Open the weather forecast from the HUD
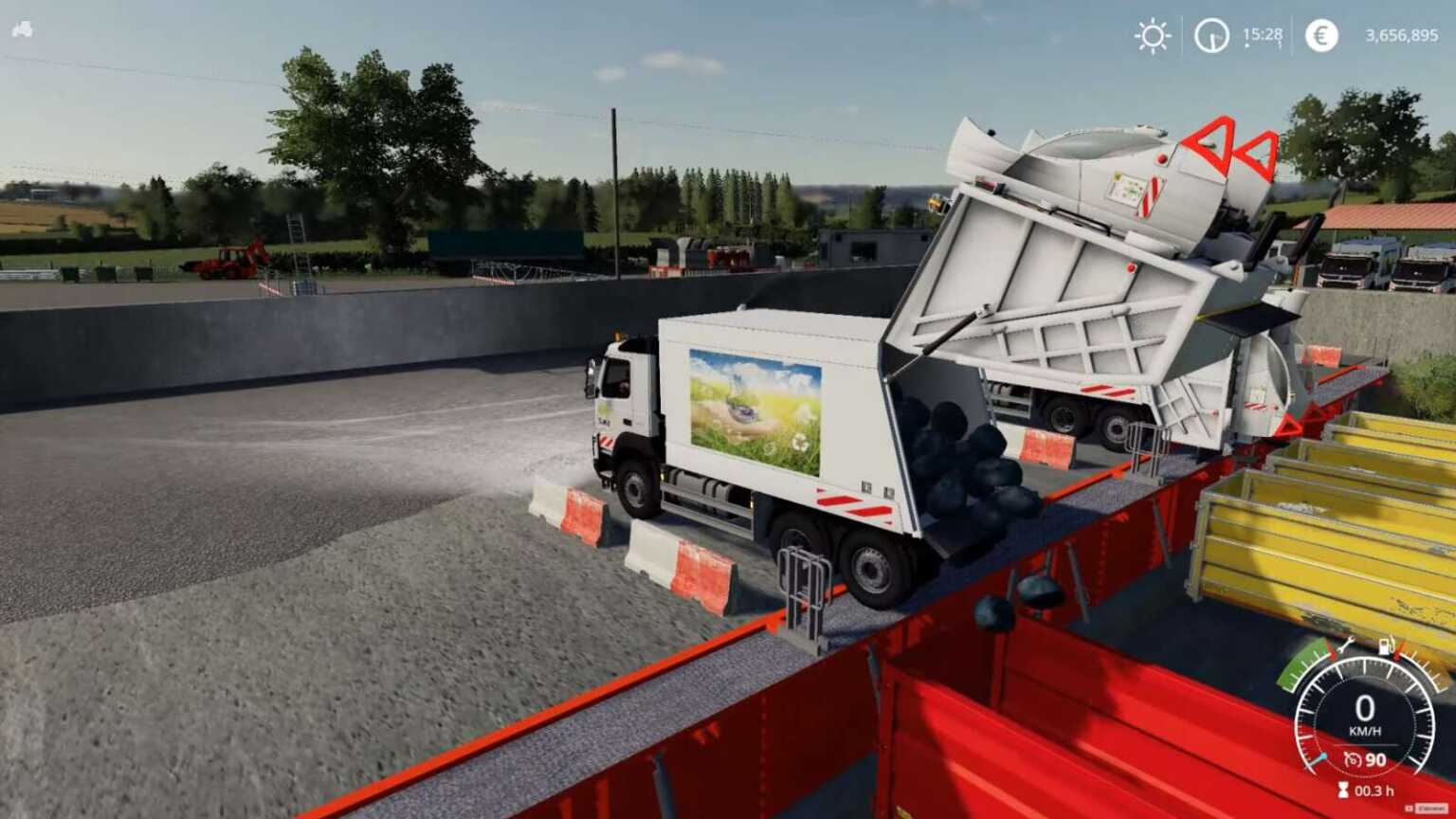Viewport: 1456px width, 819px height. point(1152,36)
